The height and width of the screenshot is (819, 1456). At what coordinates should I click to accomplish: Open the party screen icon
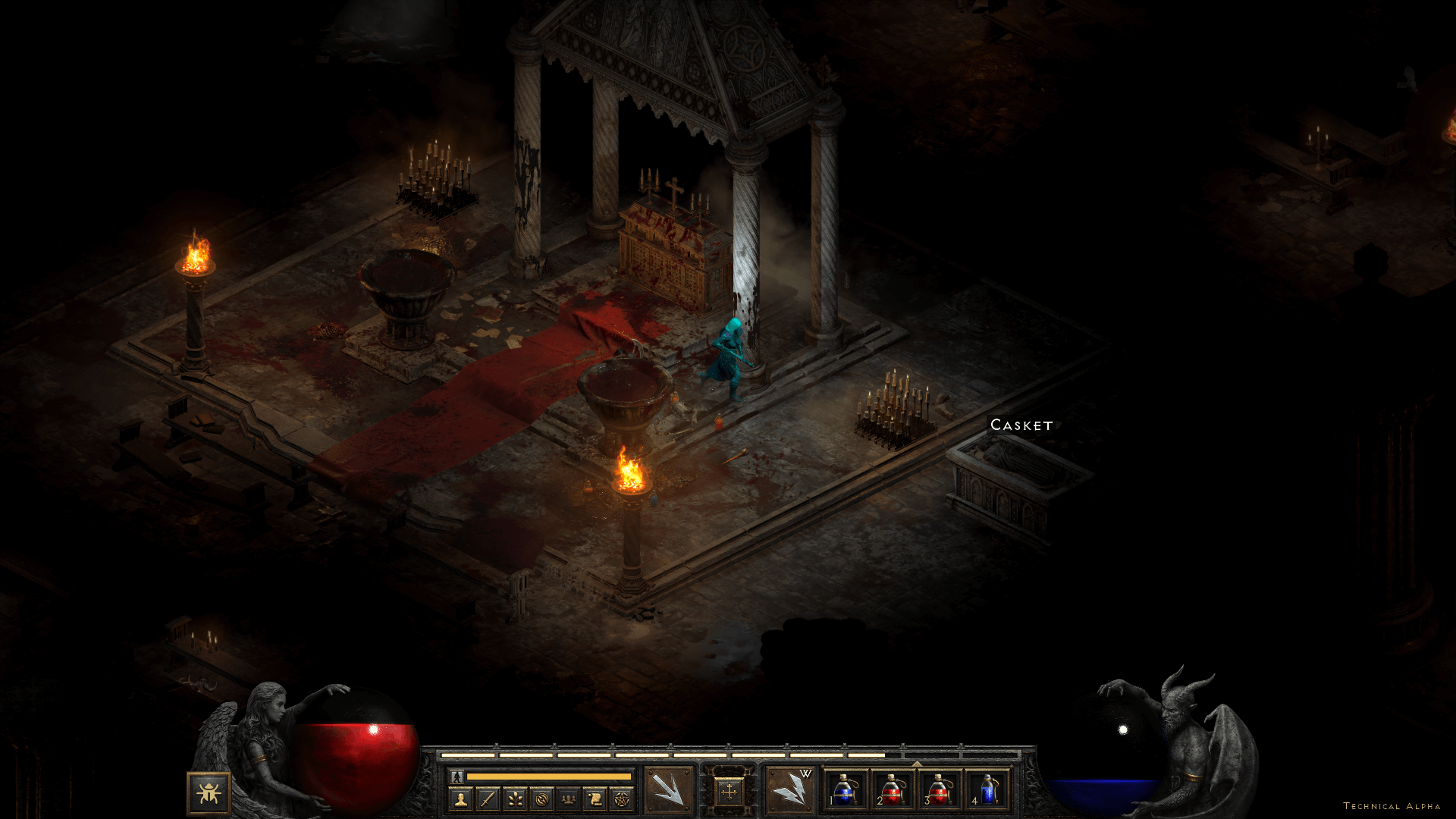[568, 799]
